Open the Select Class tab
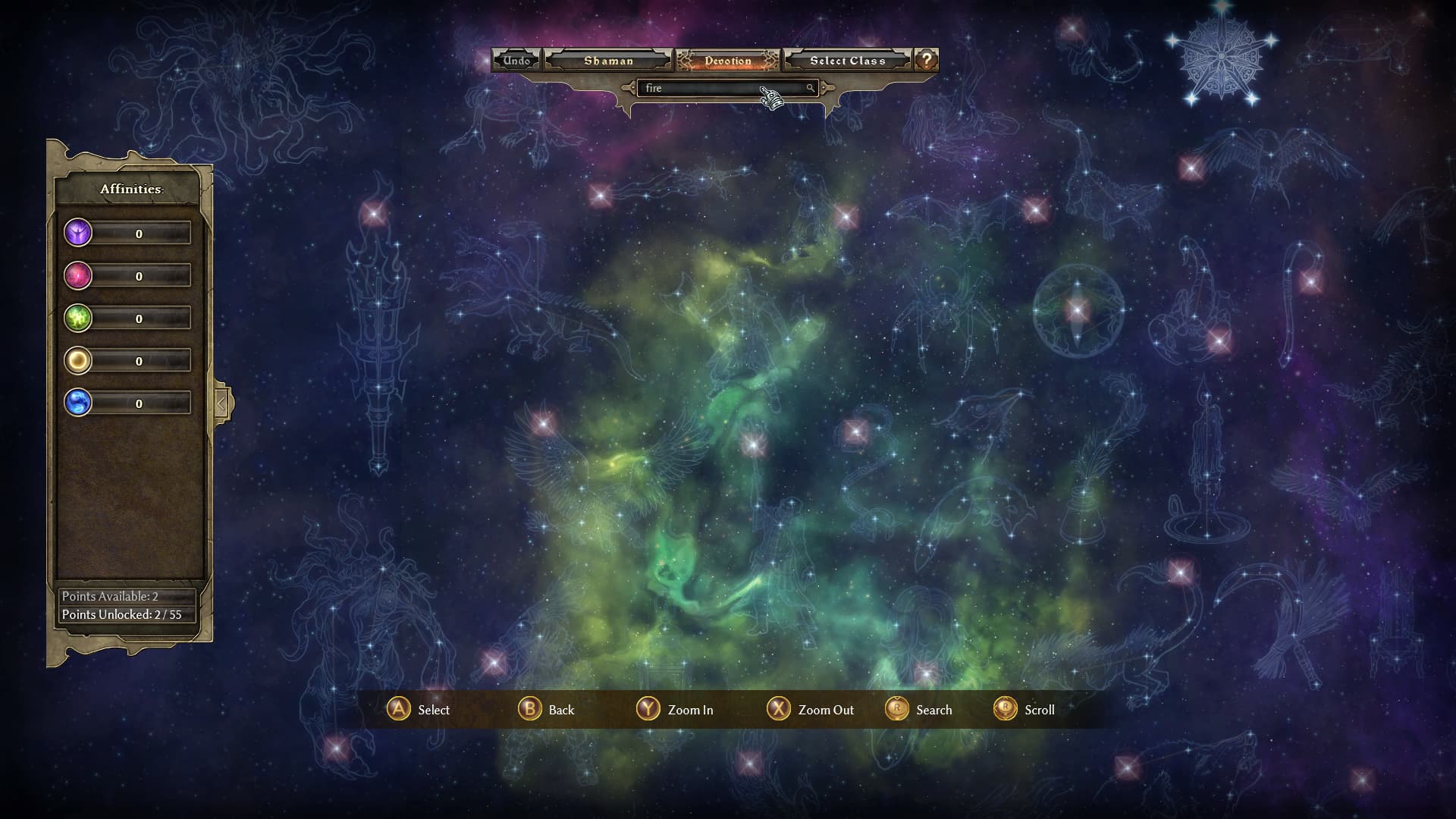Image resolution: width=1456 pixels, height=819 pixels. [847, 59]
